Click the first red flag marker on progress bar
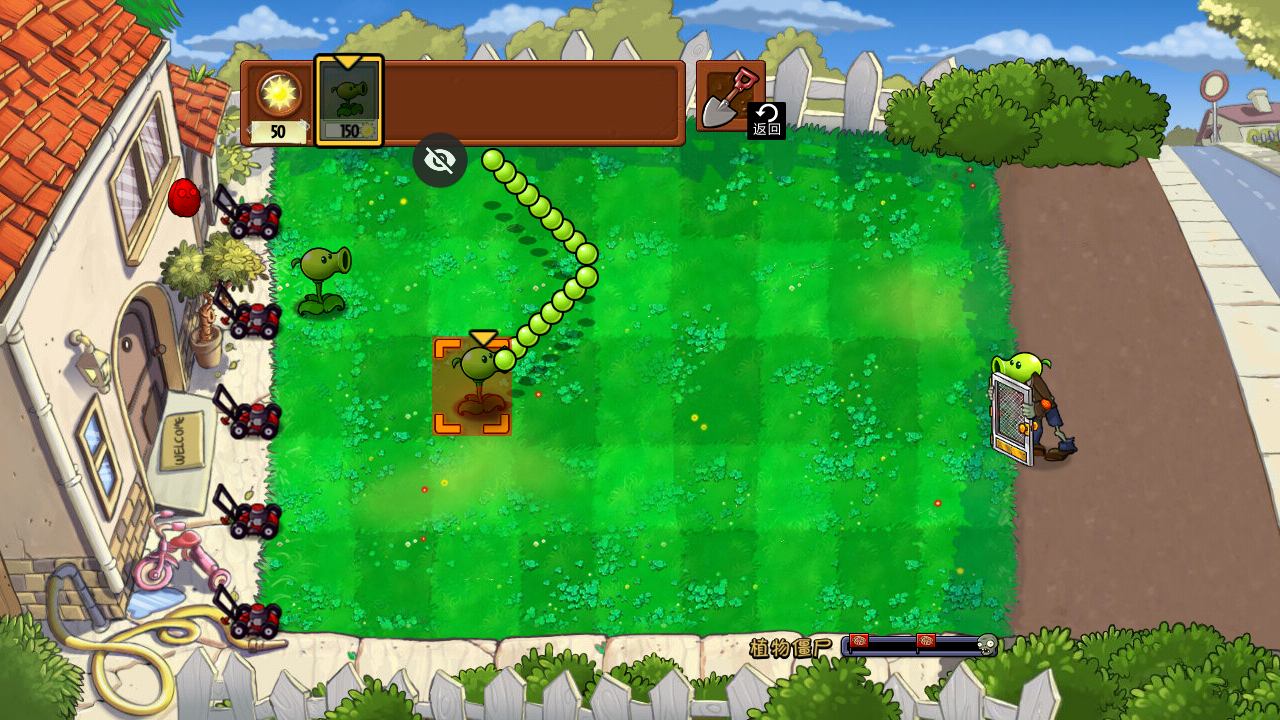 [x=858, y=642]
